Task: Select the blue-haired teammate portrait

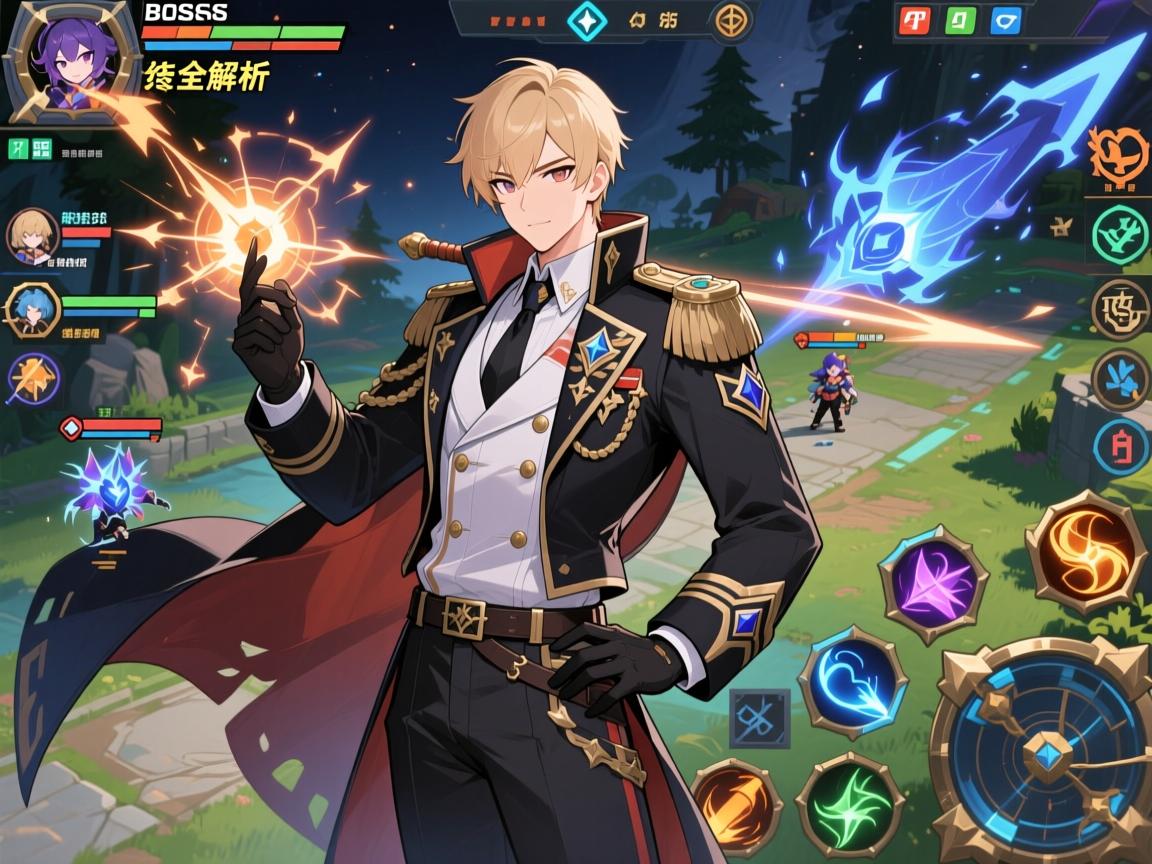Action: coord(32,309)
